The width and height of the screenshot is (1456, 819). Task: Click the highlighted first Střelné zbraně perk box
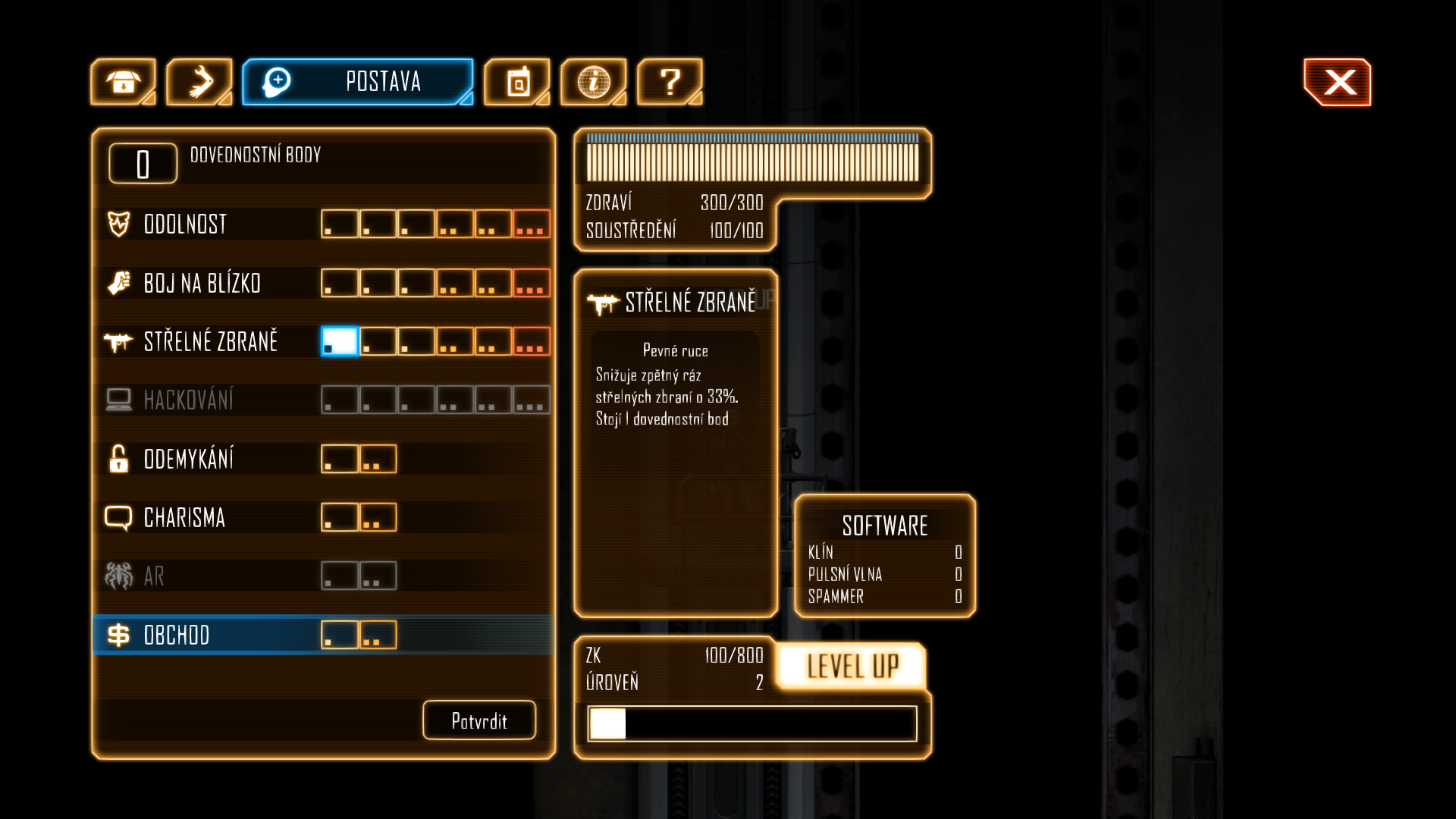pyautogui.click(x=340, y=341)
